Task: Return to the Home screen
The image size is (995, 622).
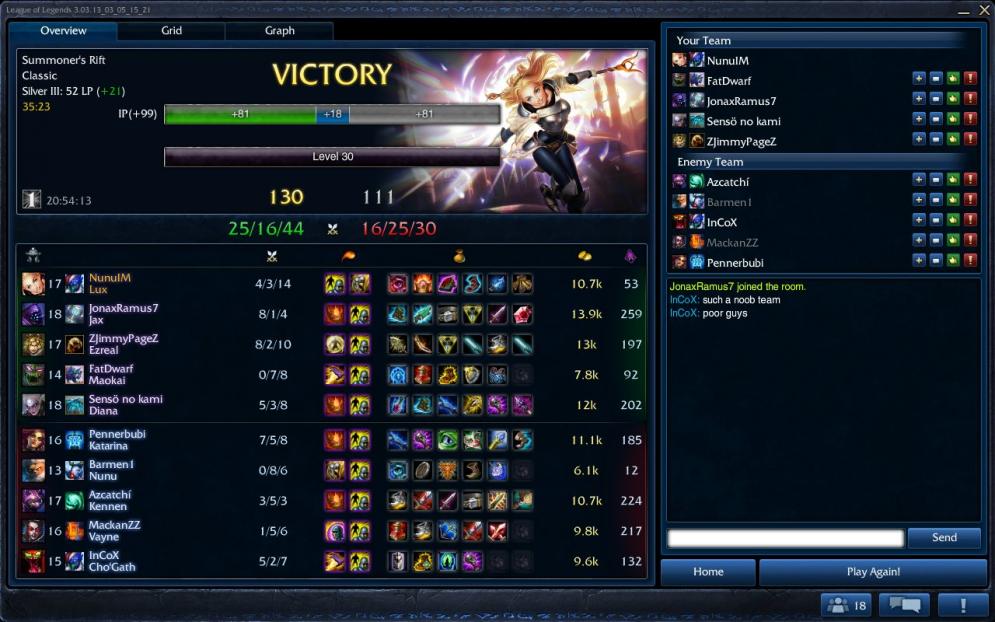Action: pos(708,572)
